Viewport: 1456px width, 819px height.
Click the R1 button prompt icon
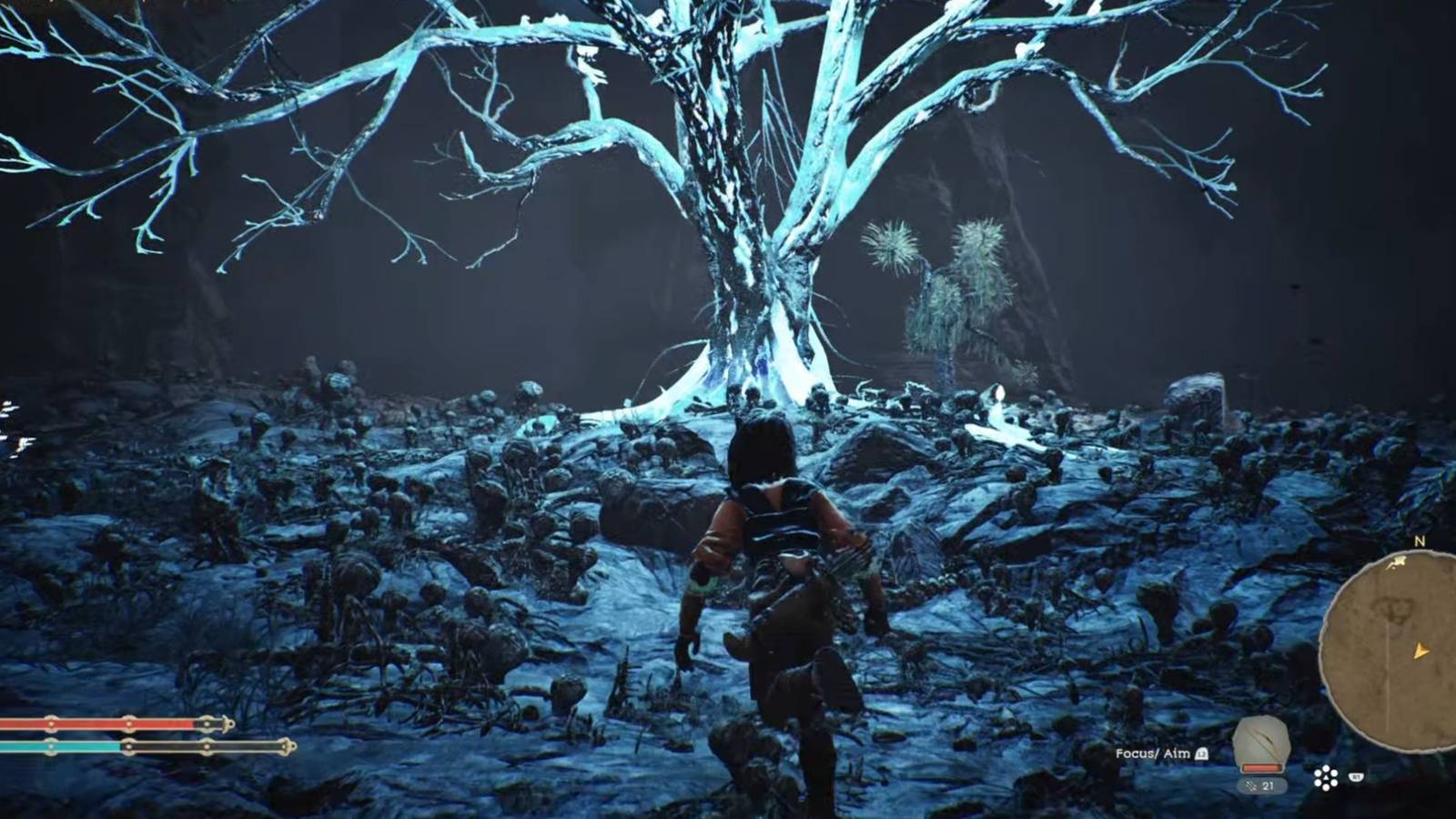point(1356,777)
